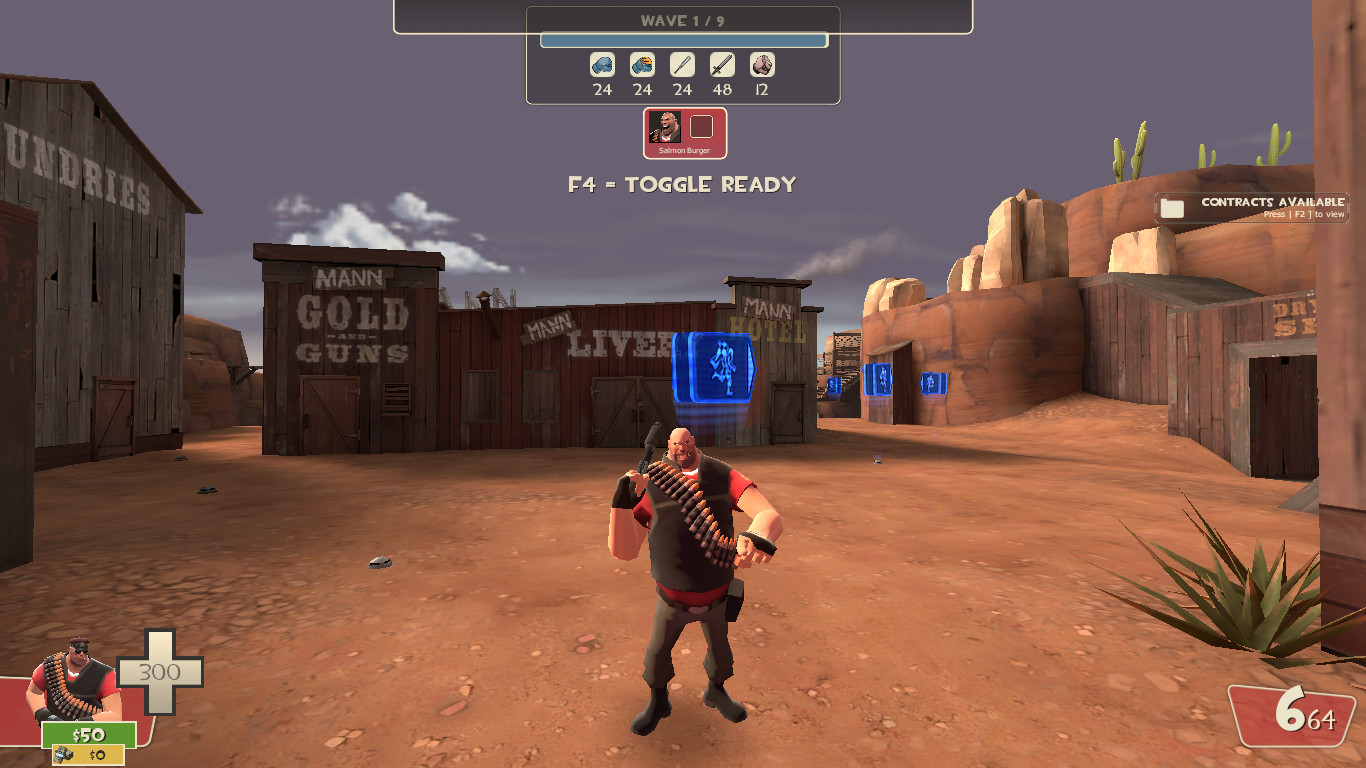Select the Scout robot wave icon
This screenshot has height=768, width=1366.
point(600,67)
